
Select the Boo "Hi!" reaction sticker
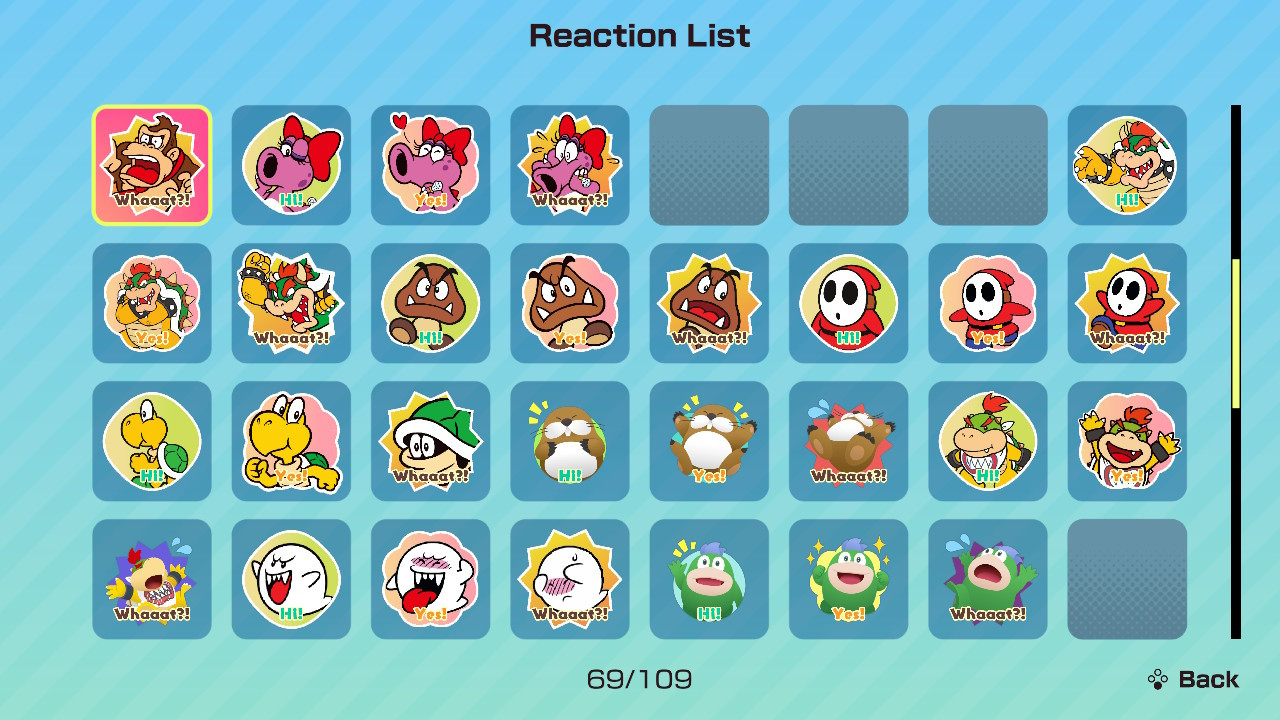[290, 580]
